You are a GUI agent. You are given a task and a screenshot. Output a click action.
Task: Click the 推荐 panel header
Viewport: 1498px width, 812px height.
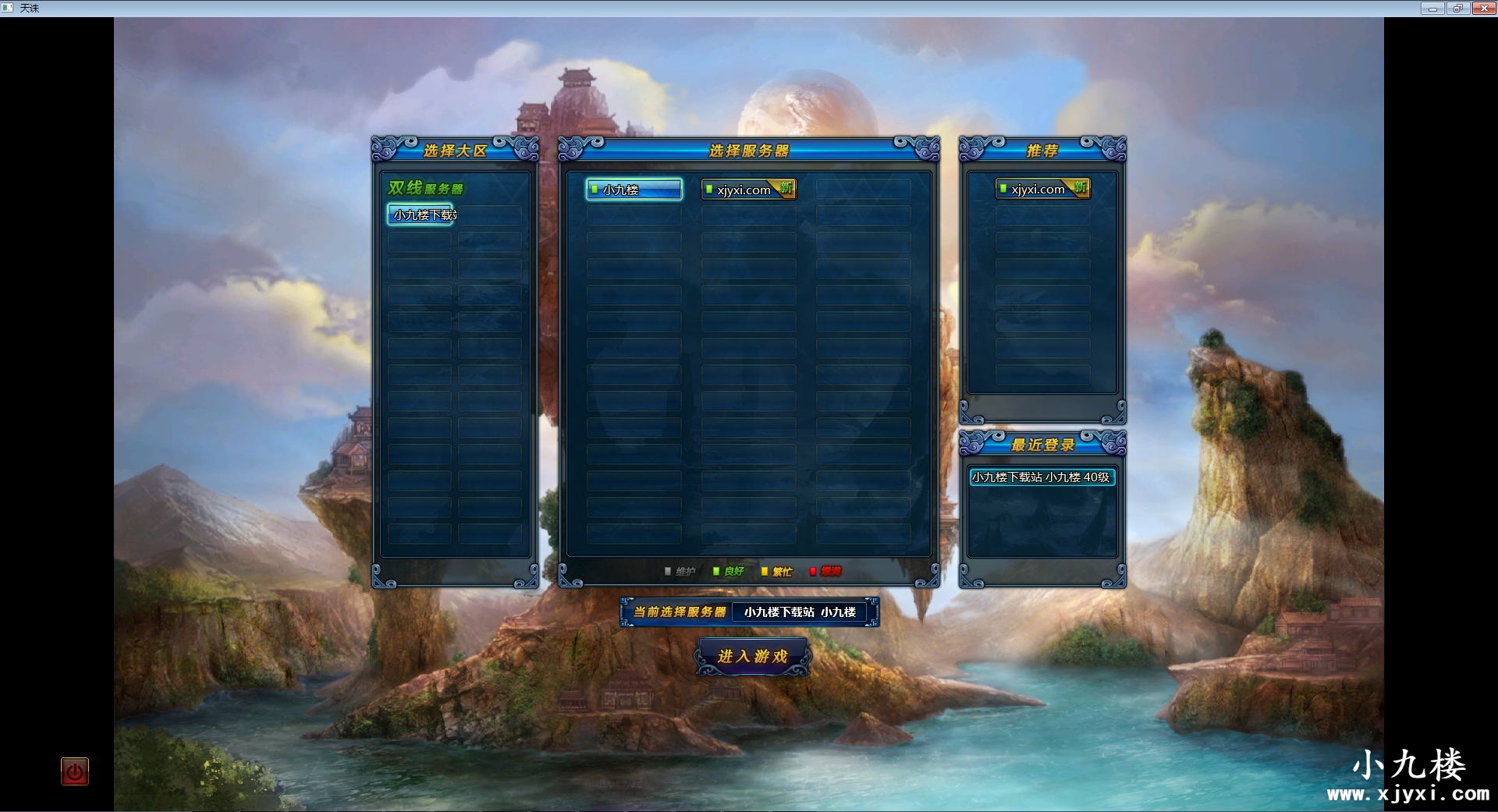pos(1041,150)
